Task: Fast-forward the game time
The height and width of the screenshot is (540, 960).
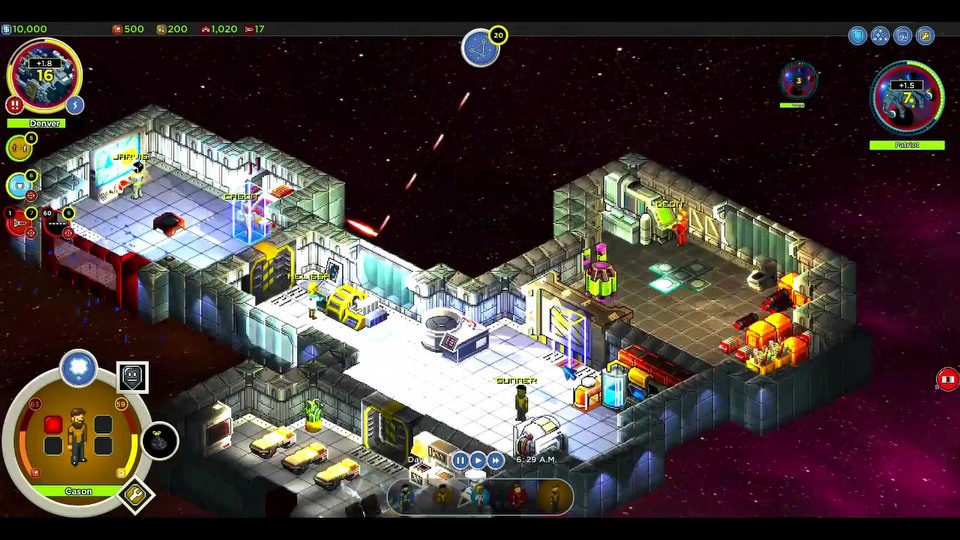Action: pos(496,460)
